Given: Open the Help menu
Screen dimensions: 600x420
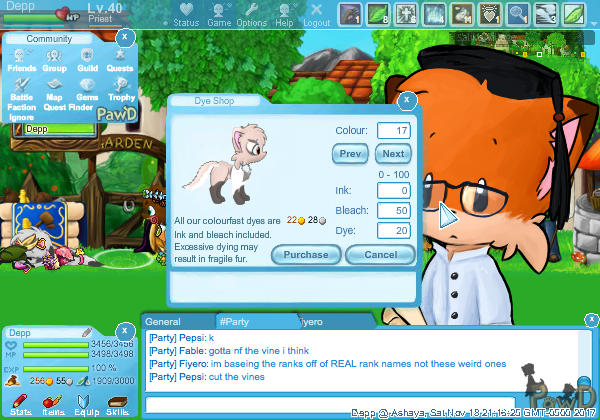Looking at the screenshot, I should click(x=284, y=16).
